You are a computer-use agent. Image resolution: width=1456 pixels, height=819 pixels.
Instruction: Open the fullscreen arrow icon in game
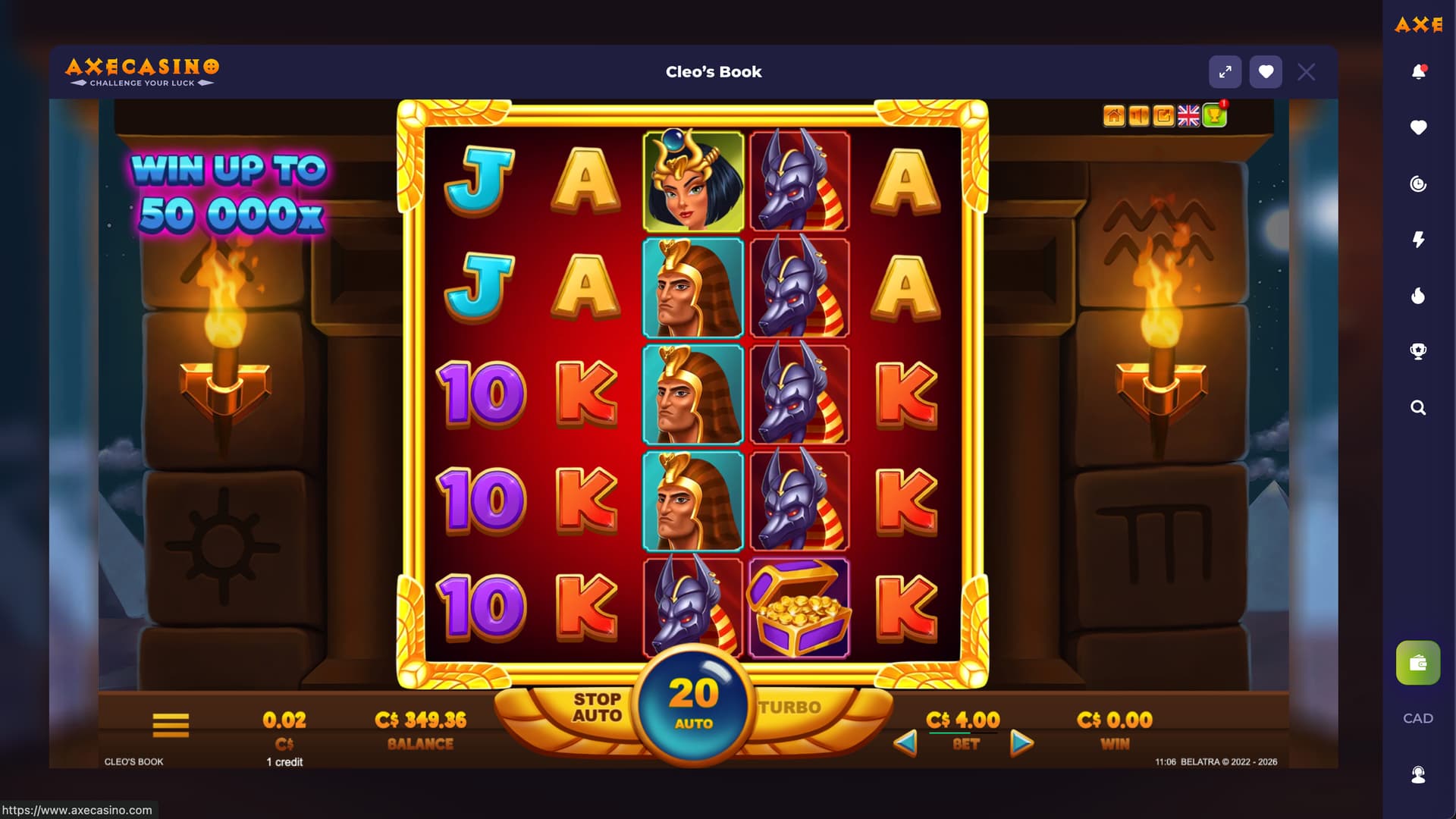[x=1163, y=115]
